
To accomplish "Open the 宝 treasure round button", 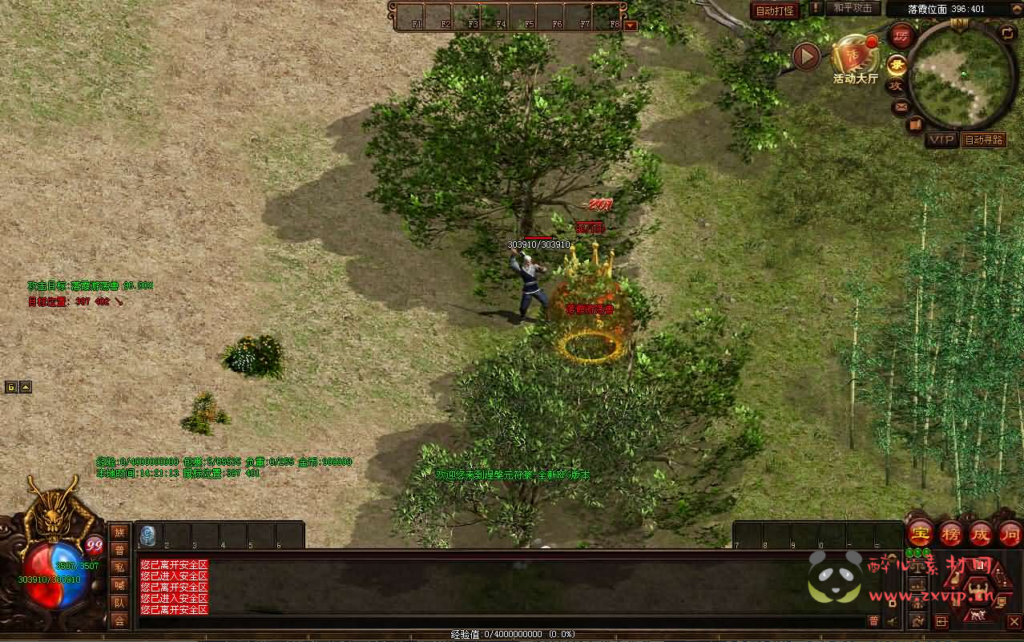I will pos(920,533).
